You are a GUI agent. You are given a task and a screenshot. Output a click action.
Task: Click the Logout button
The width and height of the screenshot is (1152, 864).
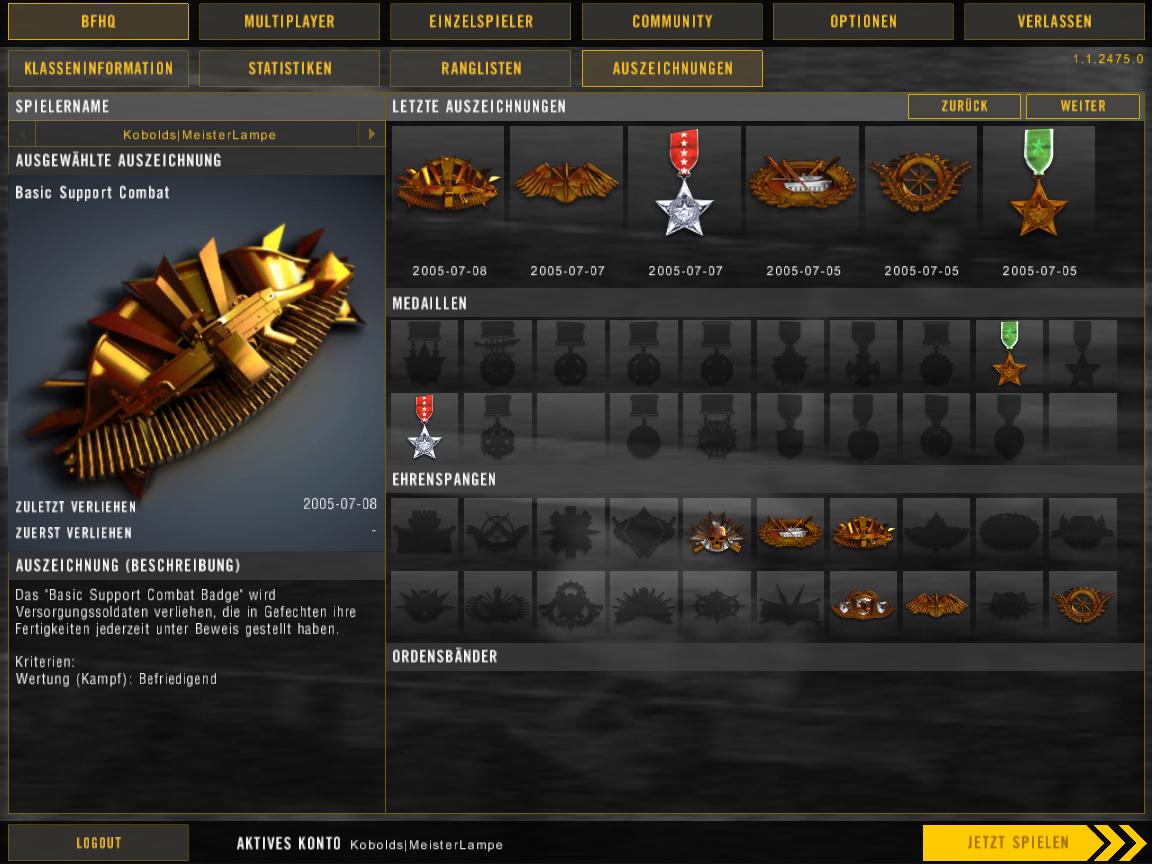[x=98, y=843]
